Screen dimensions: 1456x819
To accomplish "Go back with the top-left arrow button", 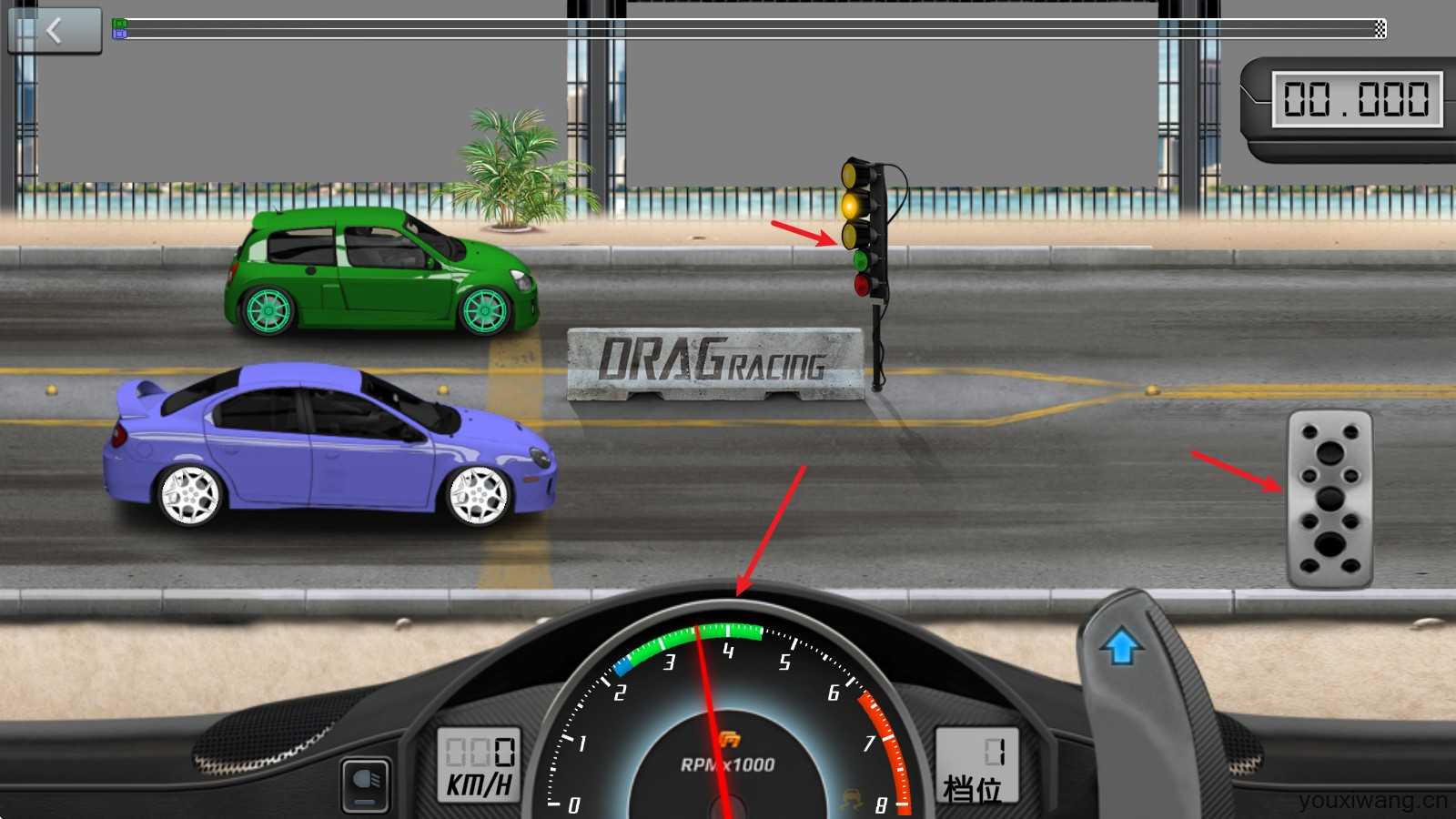I will click(x=55, y=31).
